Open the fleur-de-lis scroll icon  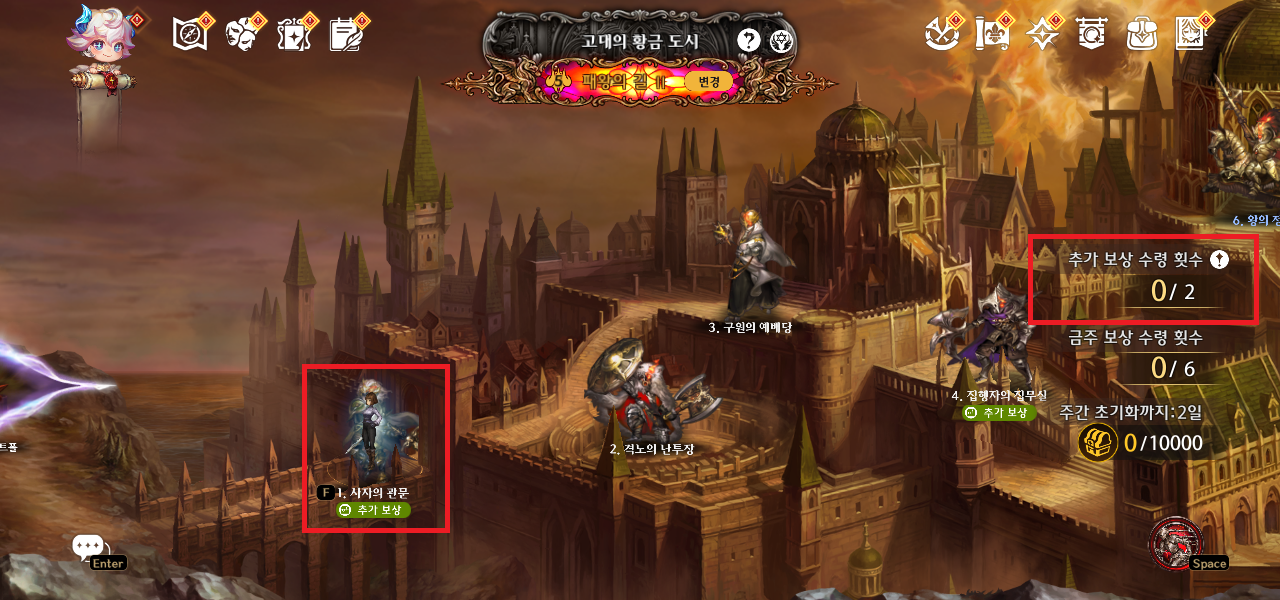(991, 34)
